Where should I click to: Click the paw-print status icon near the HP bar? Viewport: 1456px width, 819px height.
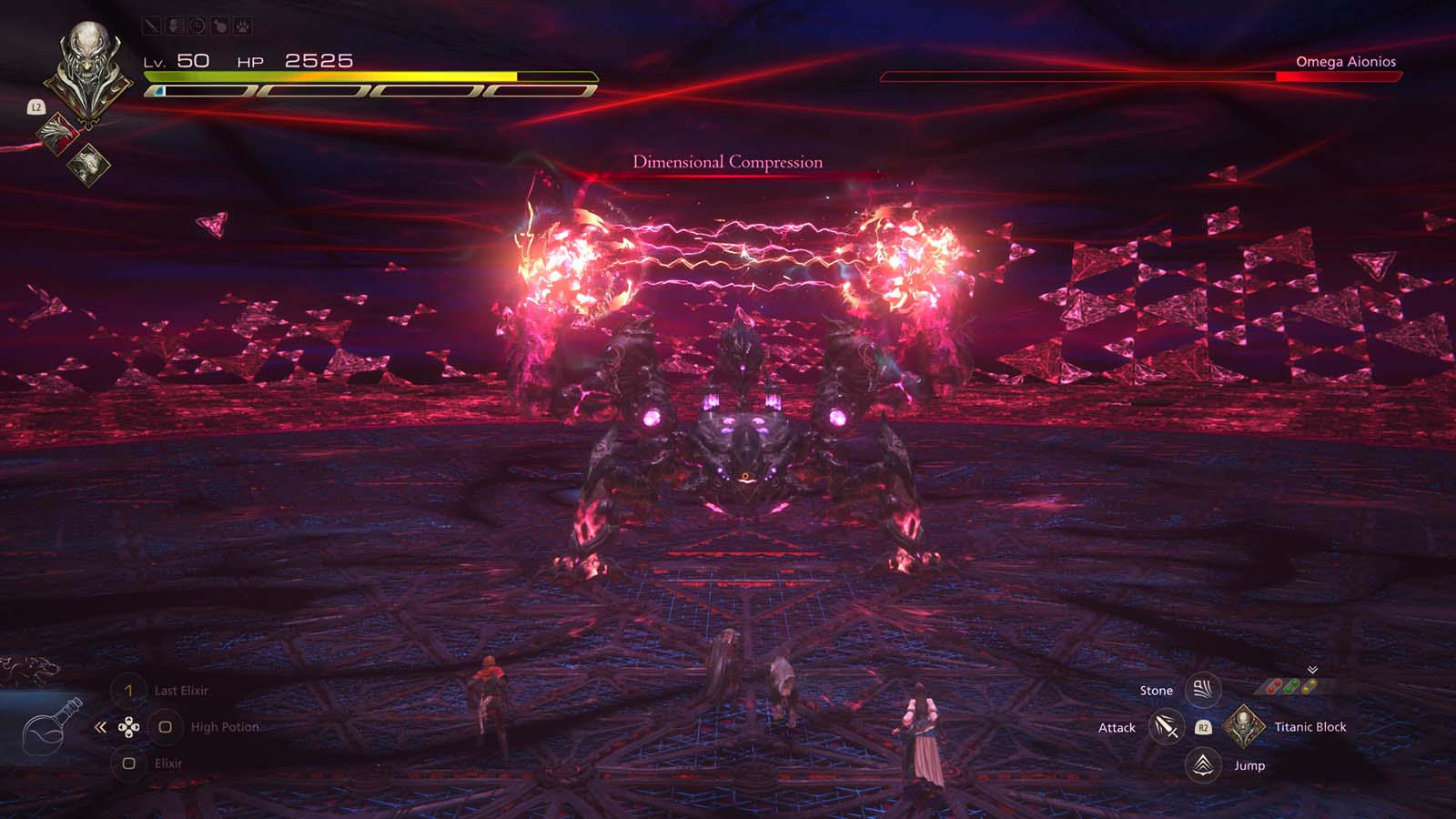[242, 26]
